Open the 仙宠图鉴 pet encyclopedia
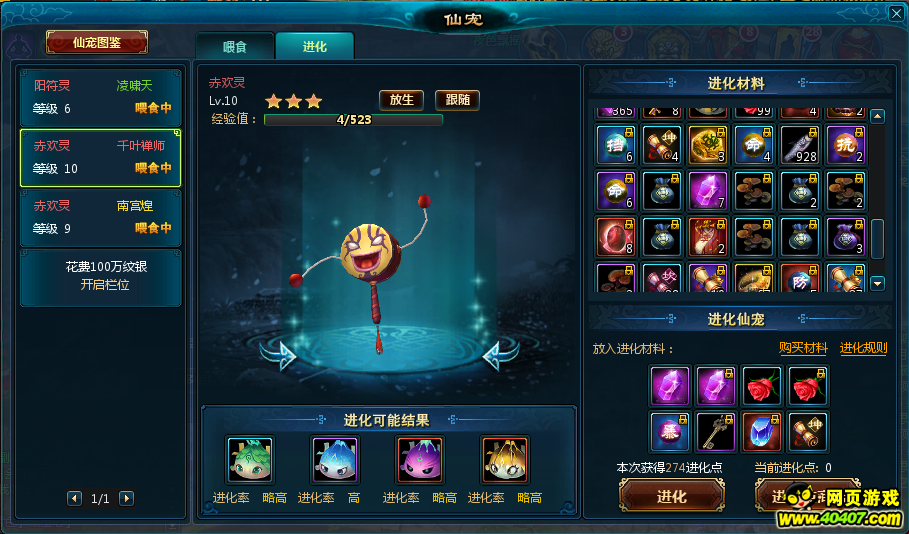The width and height of the screenshot is (909, 534). pos(97,42)
